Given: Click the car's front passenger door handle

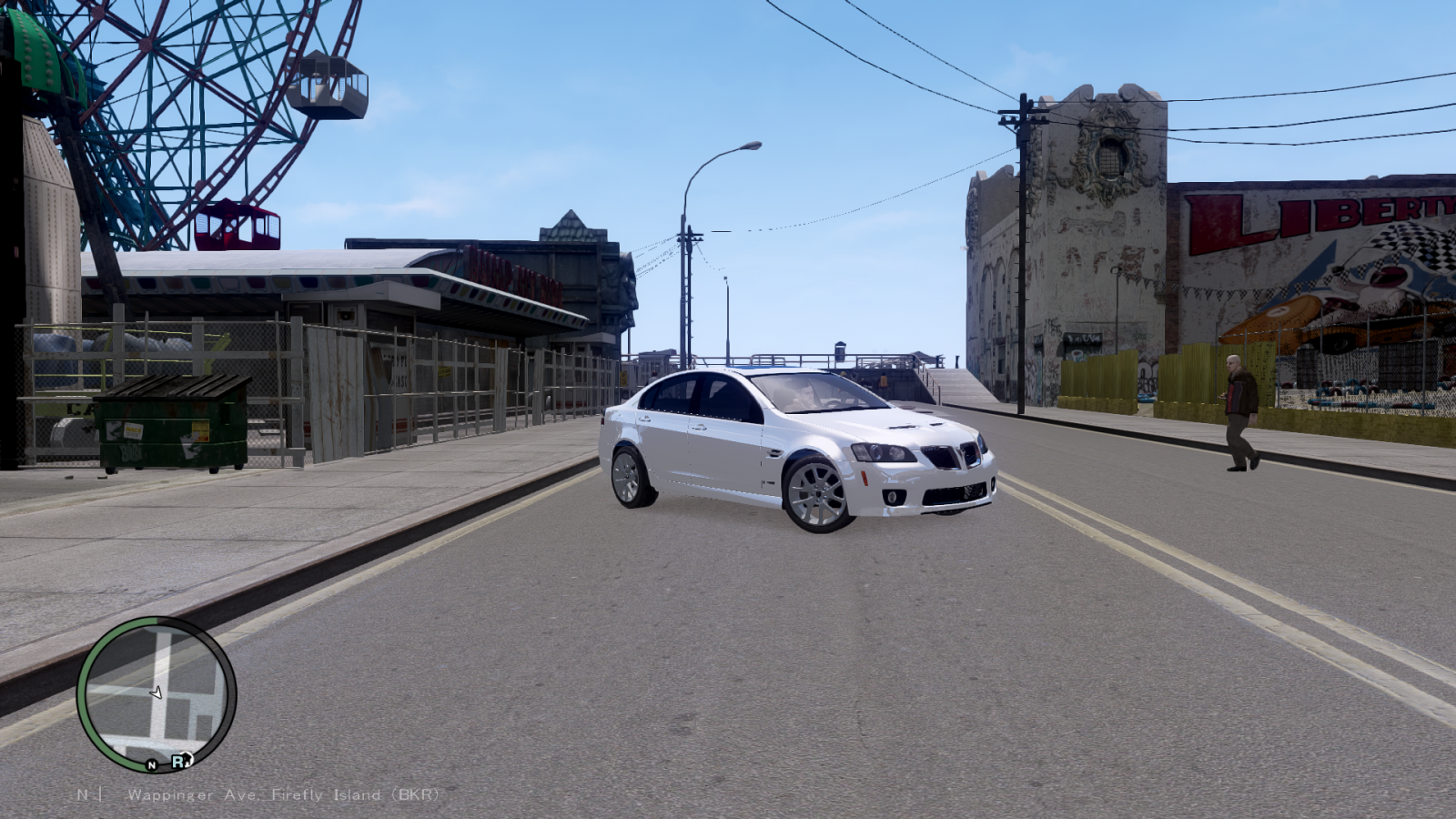Looking at the screenshot, I should coord(701,426).
